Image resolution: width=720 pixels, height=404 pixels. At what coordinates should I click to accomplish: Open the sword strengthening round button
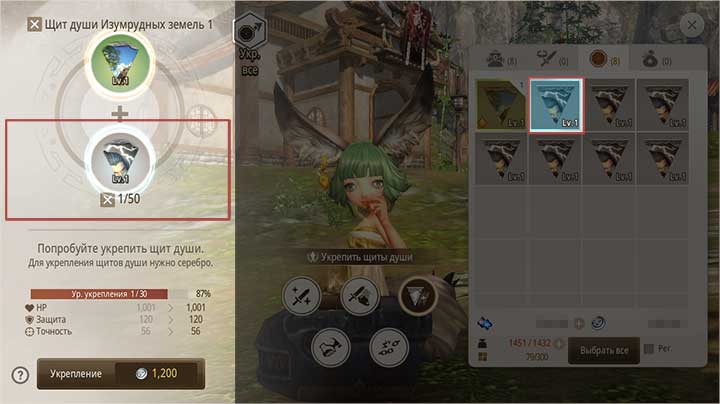(301, 295)
